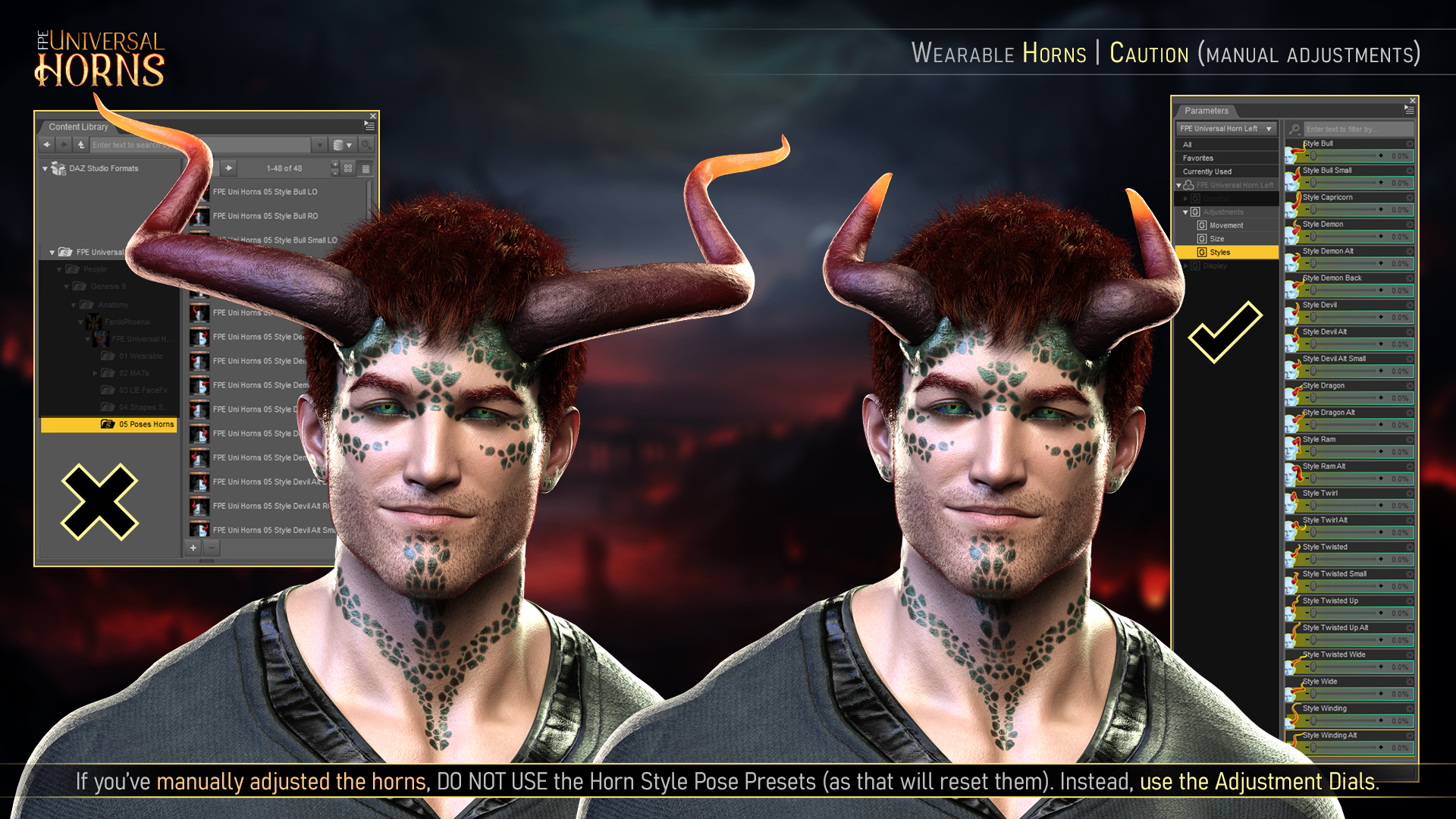
Task: Open the Content Library panel options menu icon
Action: 368,126
